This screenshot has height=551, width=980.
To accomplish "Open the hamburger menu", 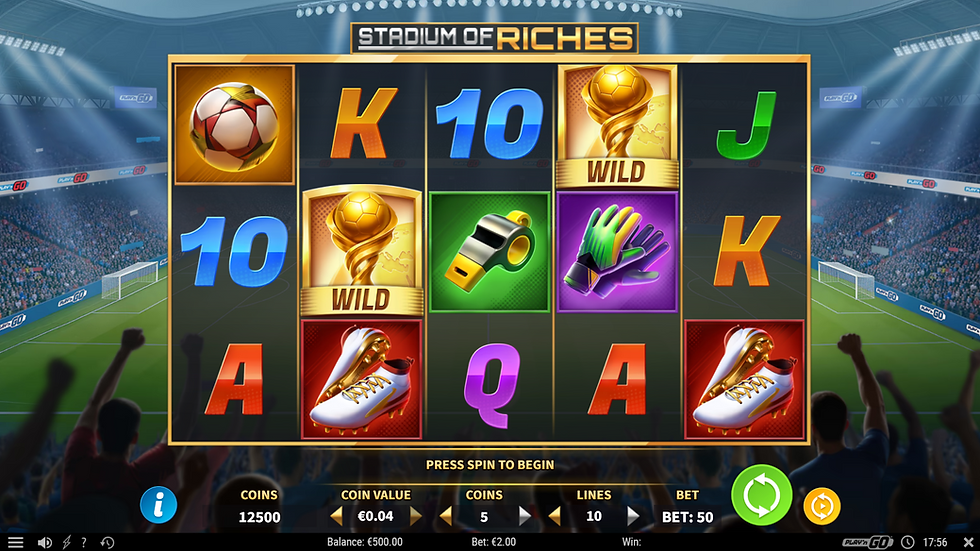I will coord(15,542).
